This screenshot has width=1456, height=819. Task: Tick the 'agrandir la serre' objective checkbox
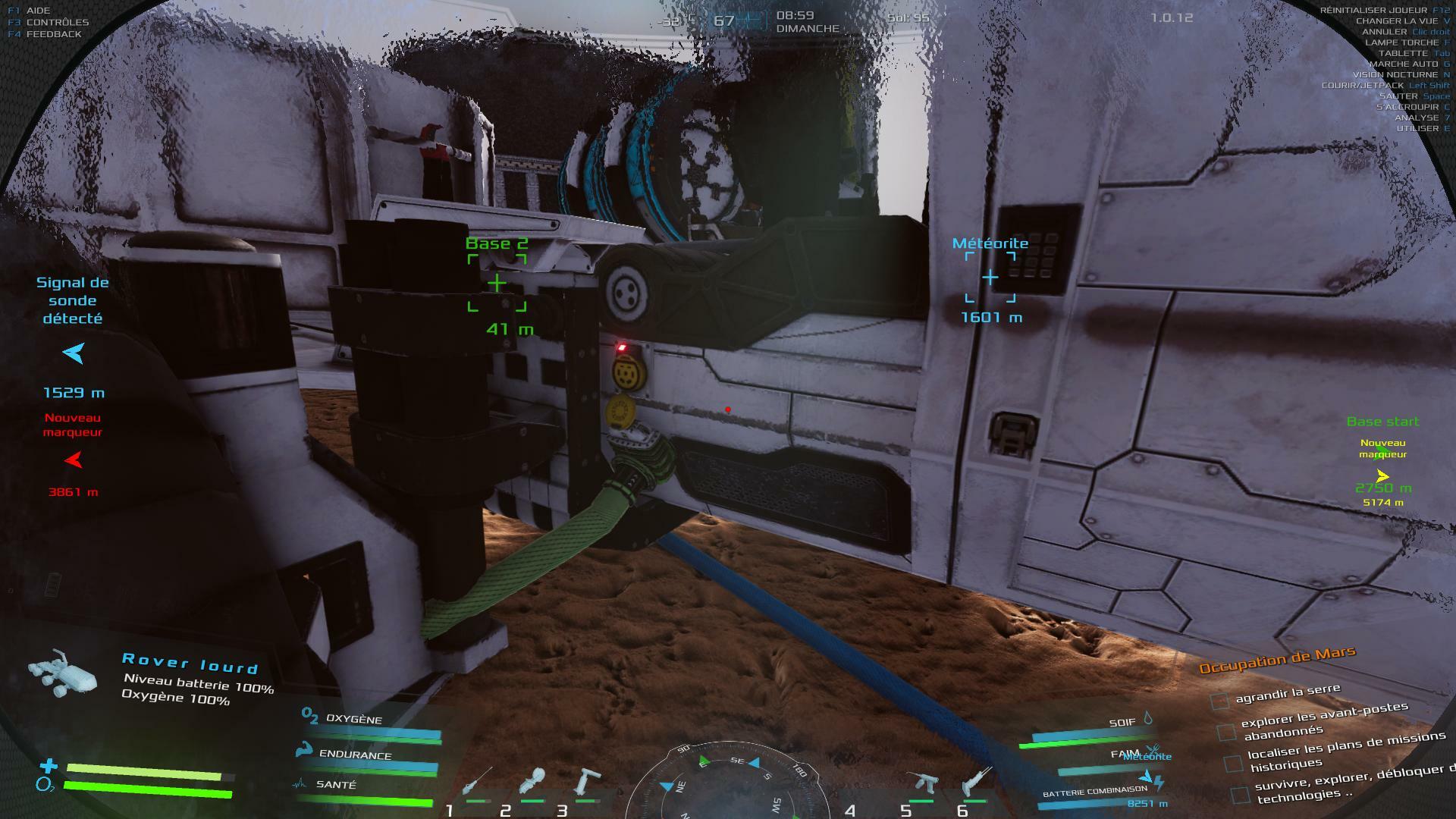click(1219, 700)
